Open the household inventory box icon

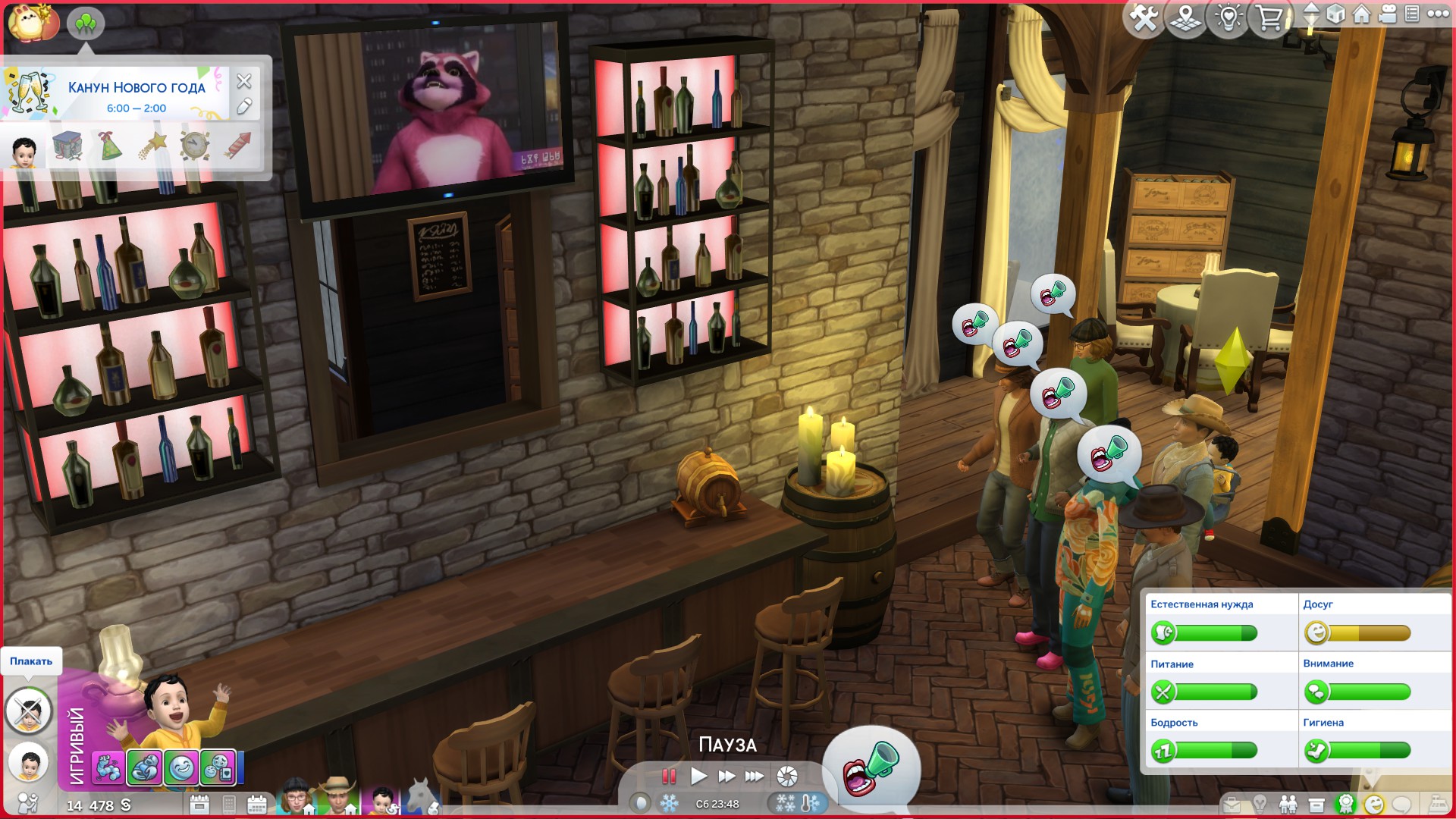[x=1316, y=805]
